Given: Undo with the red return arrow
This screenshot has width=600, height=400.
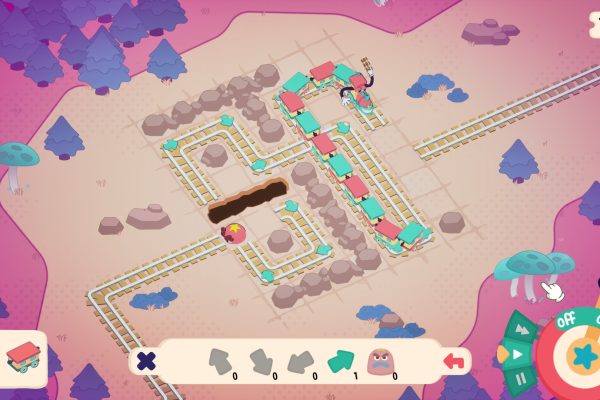Looking at the screenshot, I should pos(456,360).
